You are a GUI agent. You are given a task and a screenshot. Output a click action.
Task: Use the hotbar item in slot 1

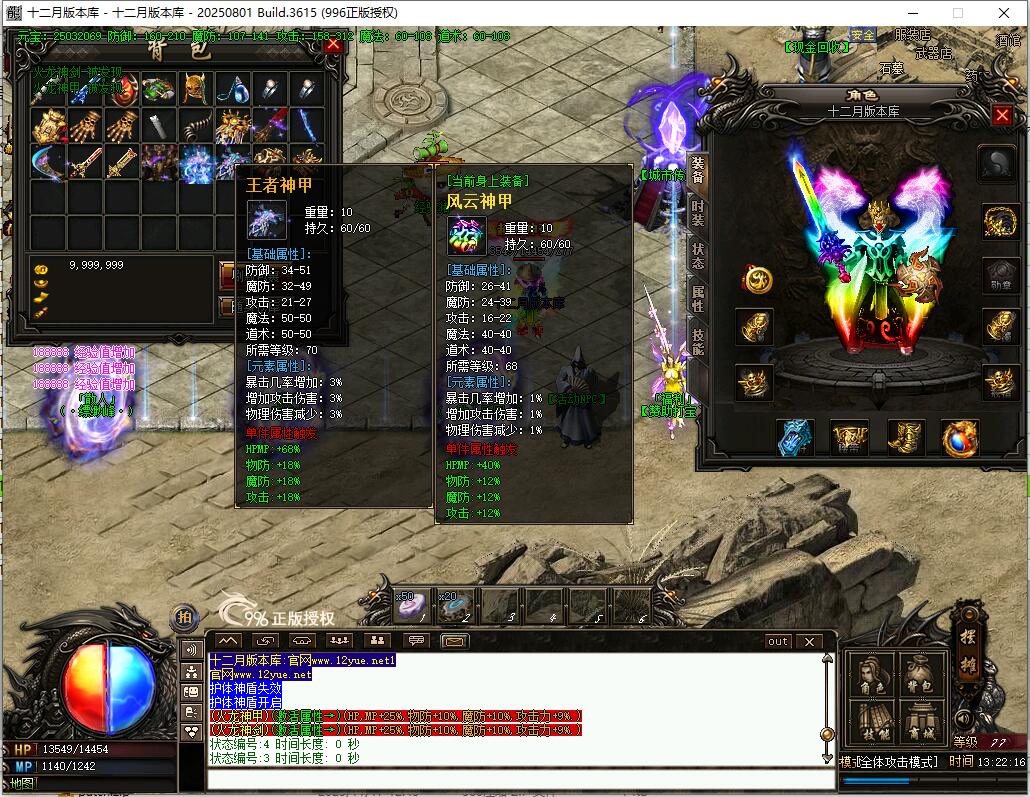tap(414, 604)
